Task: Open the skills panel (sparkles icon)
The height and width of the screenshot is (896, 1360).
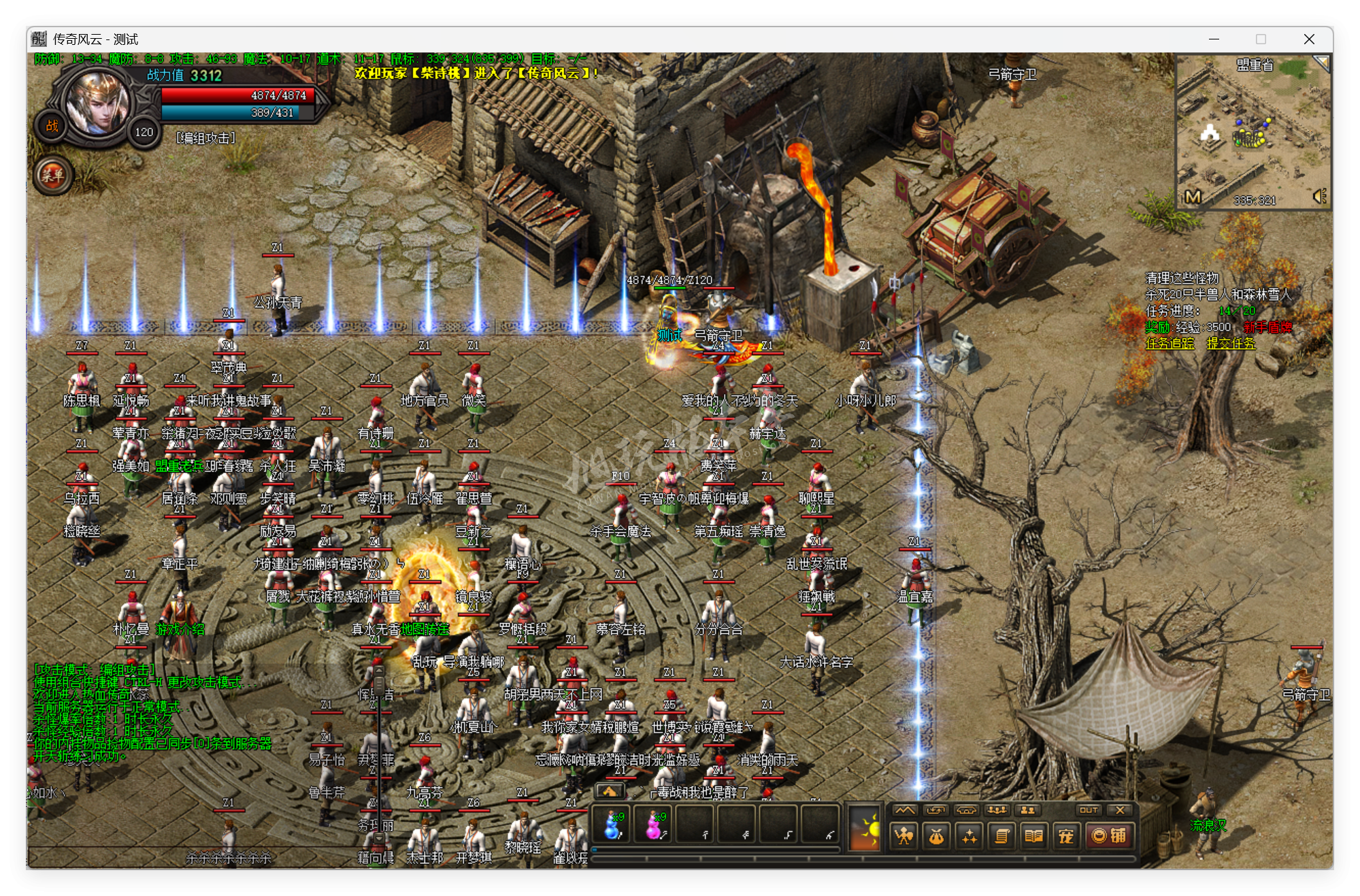Action: (x=970, y=837)
